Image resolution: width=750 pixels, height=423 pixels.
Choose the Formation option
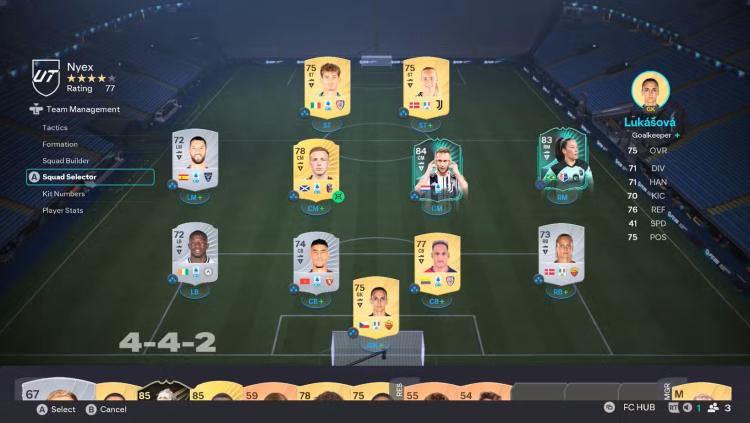tap(60, 144)
